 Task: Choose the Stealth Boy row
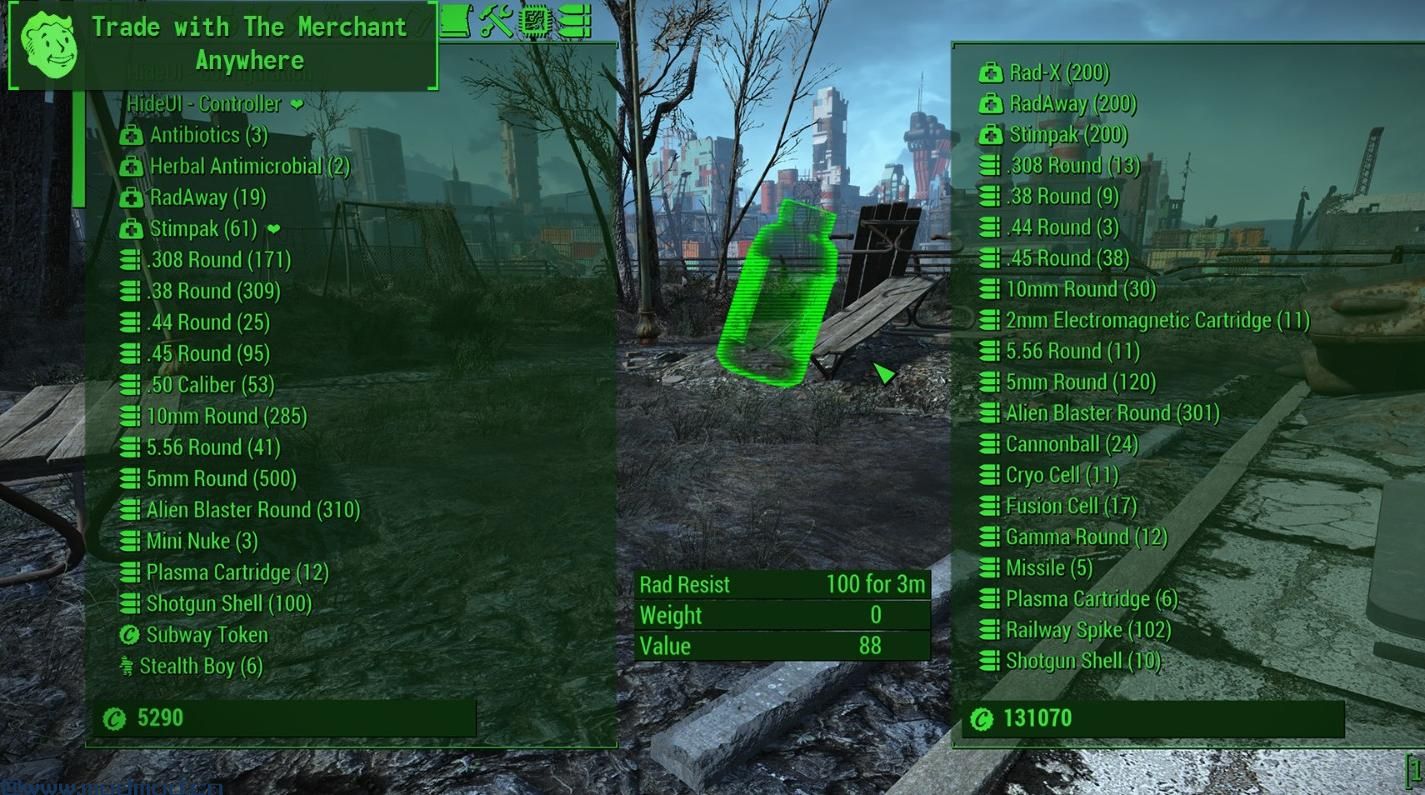tap(200, 666)
